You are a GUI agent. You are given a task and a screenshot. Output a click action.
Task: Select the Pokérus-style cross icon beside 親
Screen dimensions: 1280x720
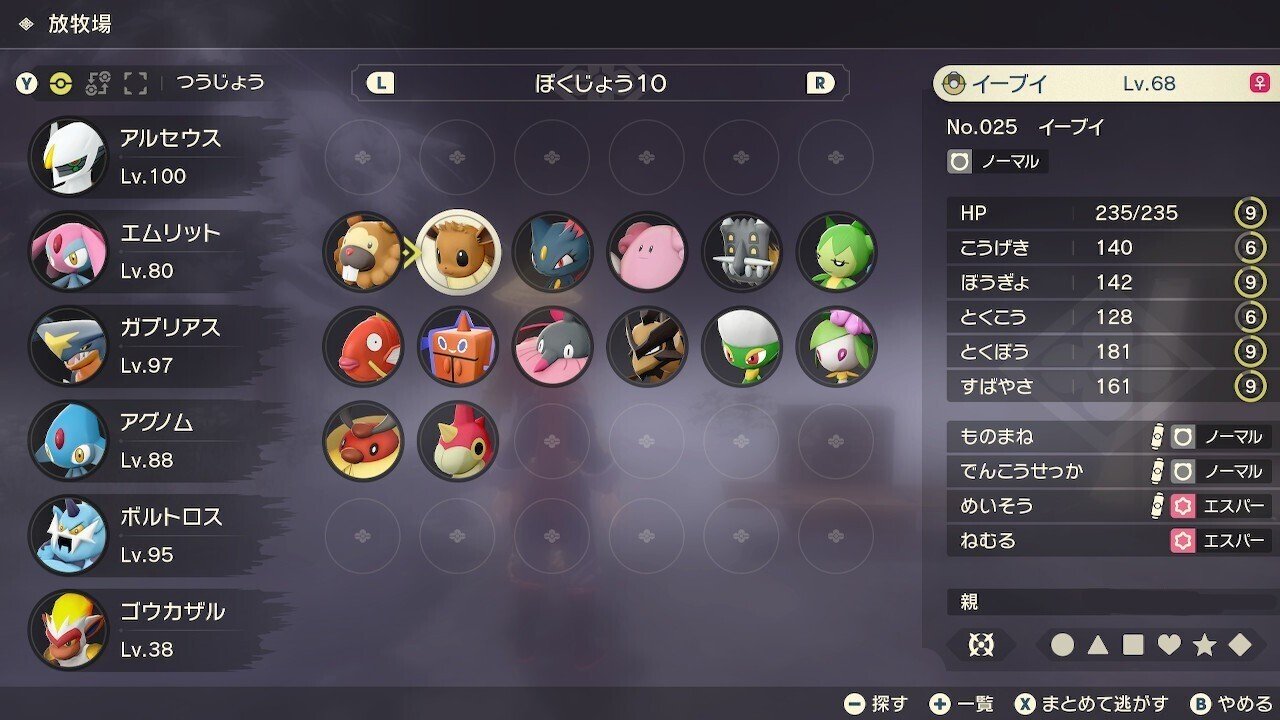[981, 645]
